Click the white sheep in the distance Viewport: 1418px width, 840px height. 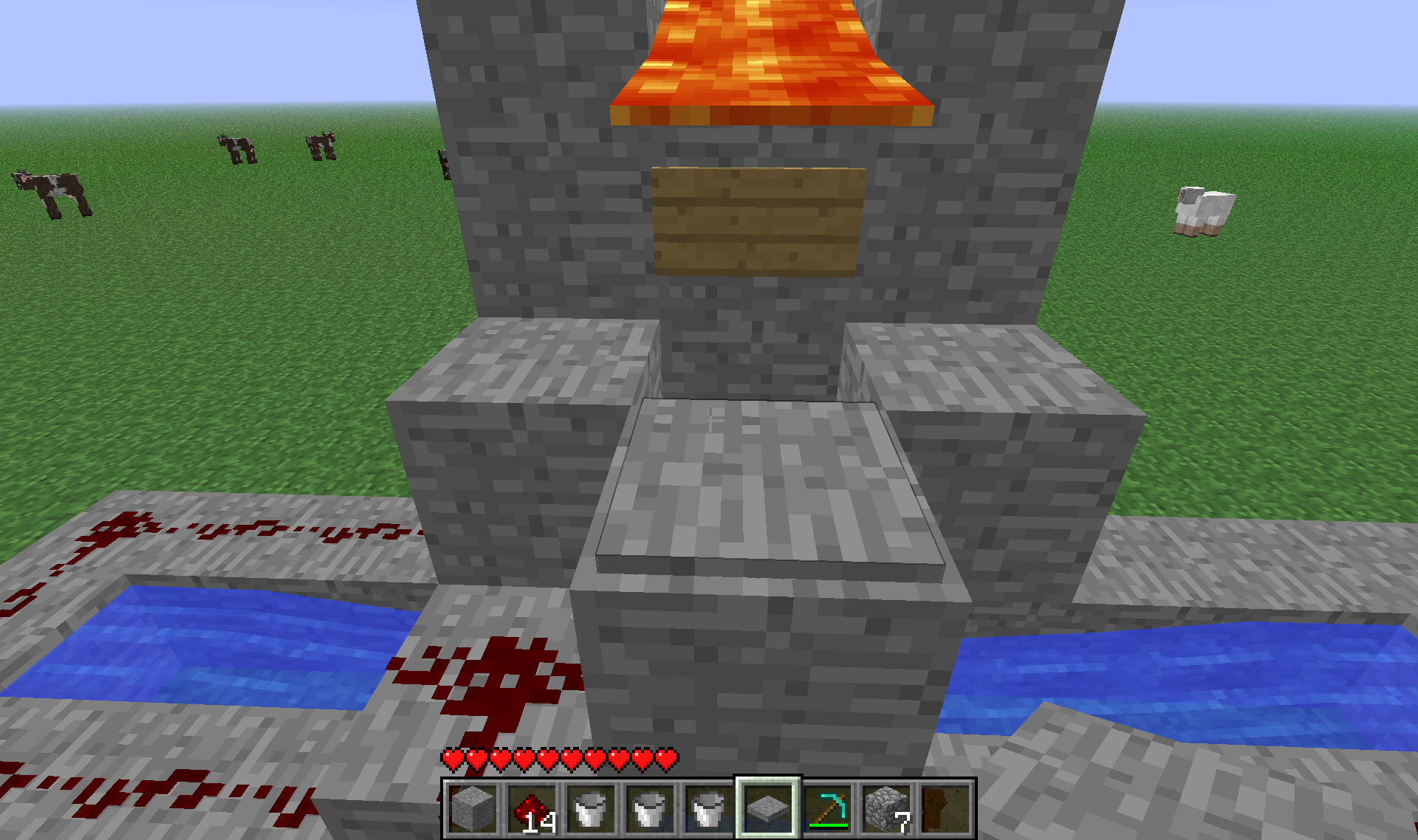tap(1204, 210)
